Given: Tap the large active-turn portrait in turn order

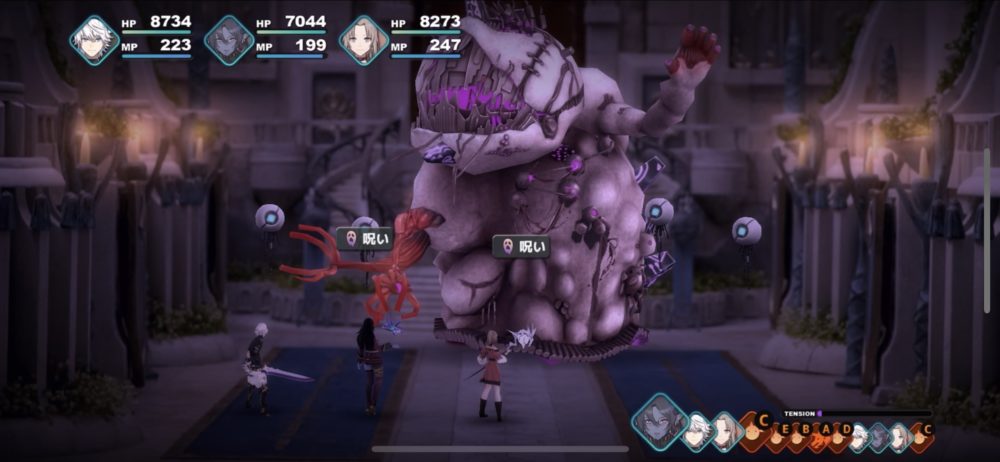Looking at the screenshot, I should (x=659, y=419).
